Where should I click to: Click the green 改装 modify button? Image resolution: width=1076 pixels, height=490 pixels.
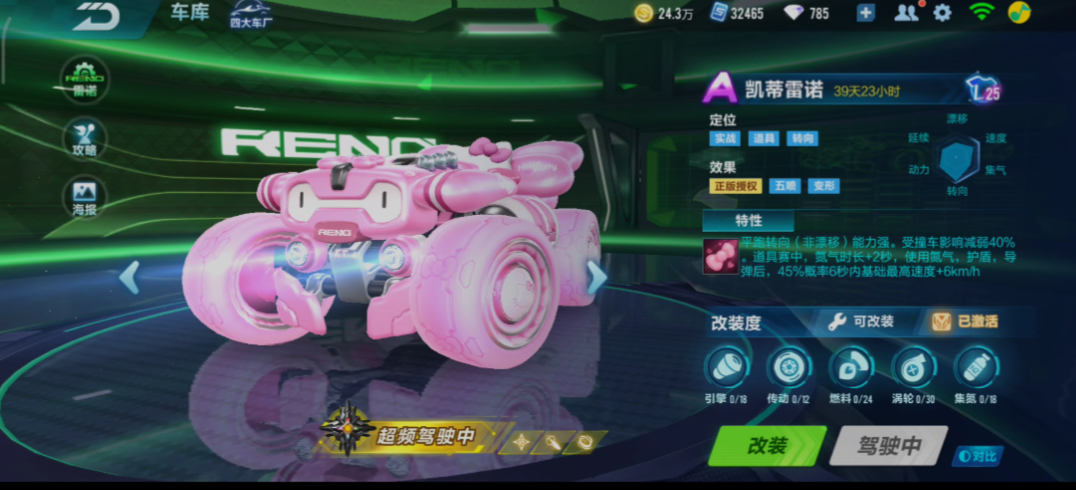[x=767, y=446]
